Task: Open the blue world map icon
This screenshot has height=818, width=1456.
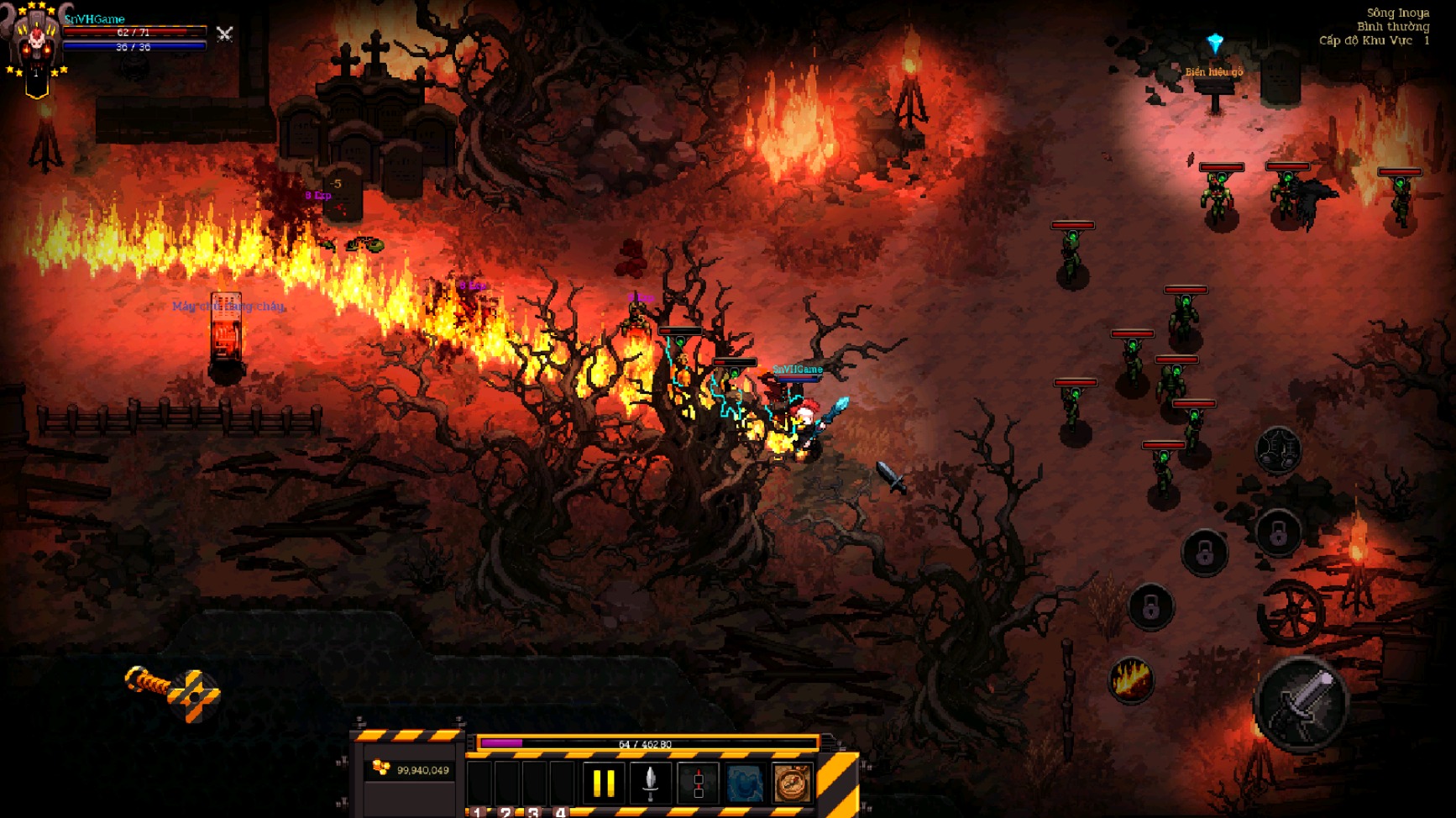Action: [x=745, y=784]
